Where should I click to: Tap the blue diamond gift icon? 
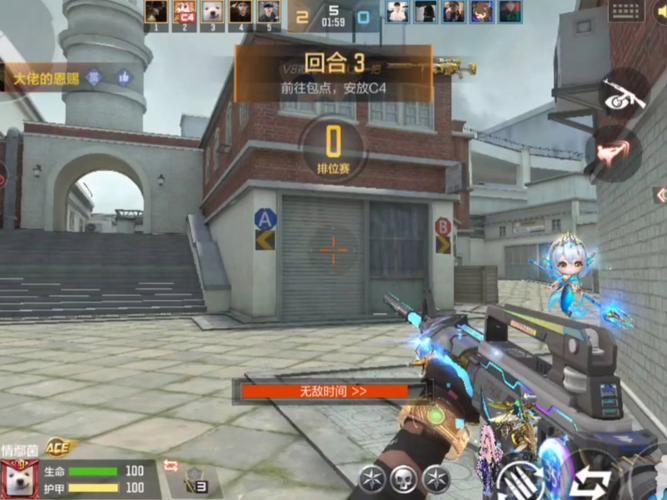[93, 77]
